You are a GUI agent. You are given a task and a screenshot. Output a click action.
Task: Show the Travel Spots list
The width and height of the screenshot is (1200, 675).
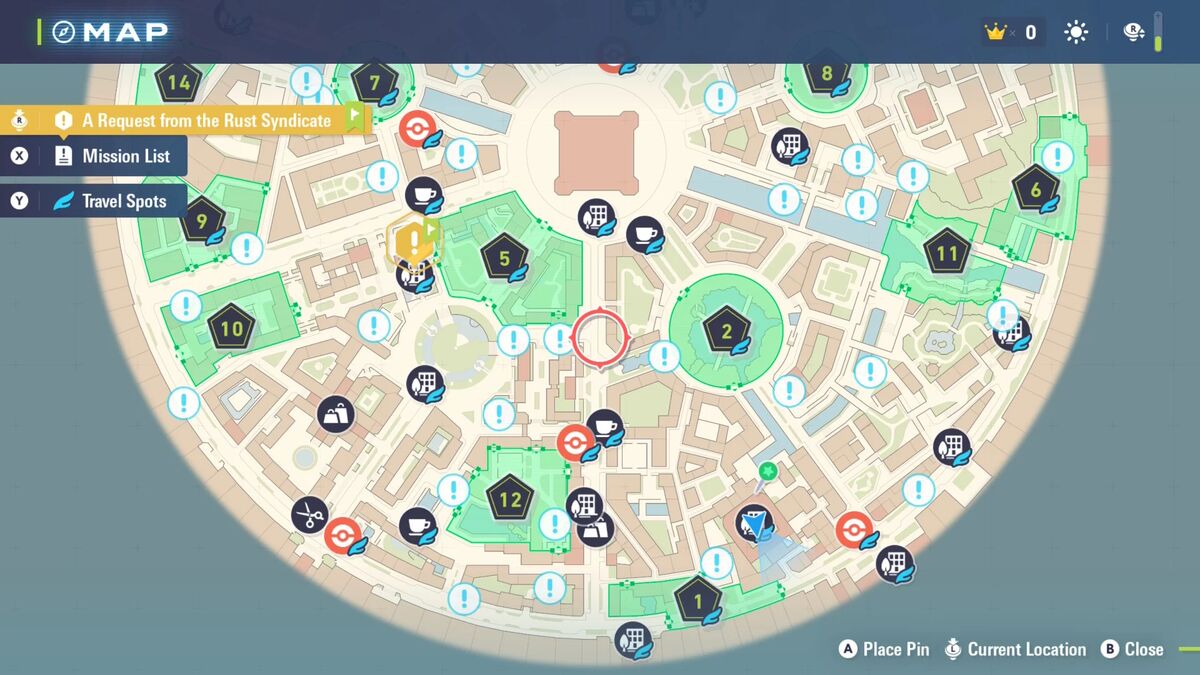pos(110,201)
